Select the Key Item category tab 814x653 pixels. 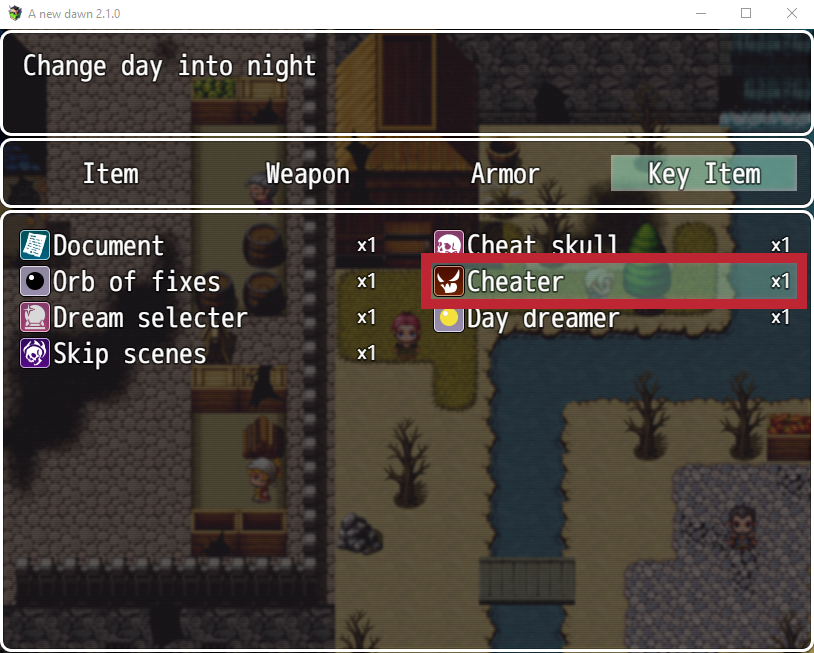pos(703,174)
